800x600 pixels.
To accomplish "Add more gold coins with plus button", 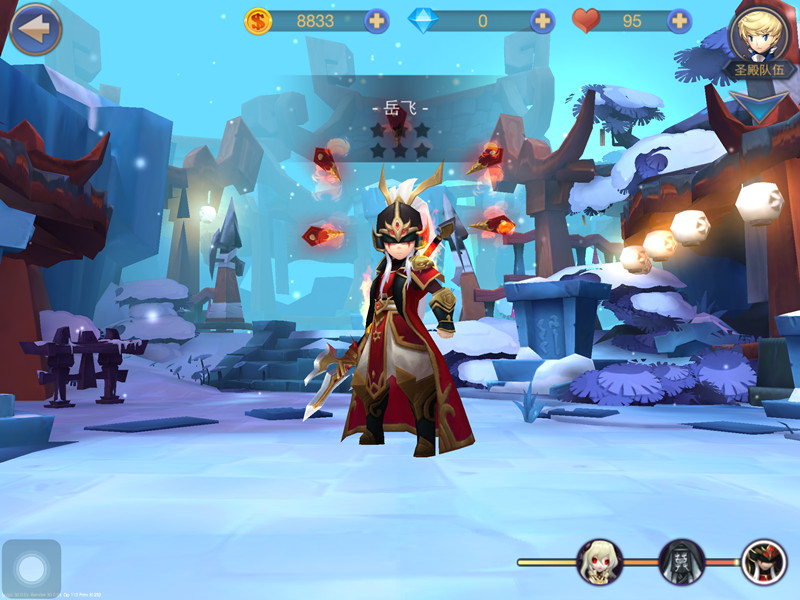I will [376, 20].
